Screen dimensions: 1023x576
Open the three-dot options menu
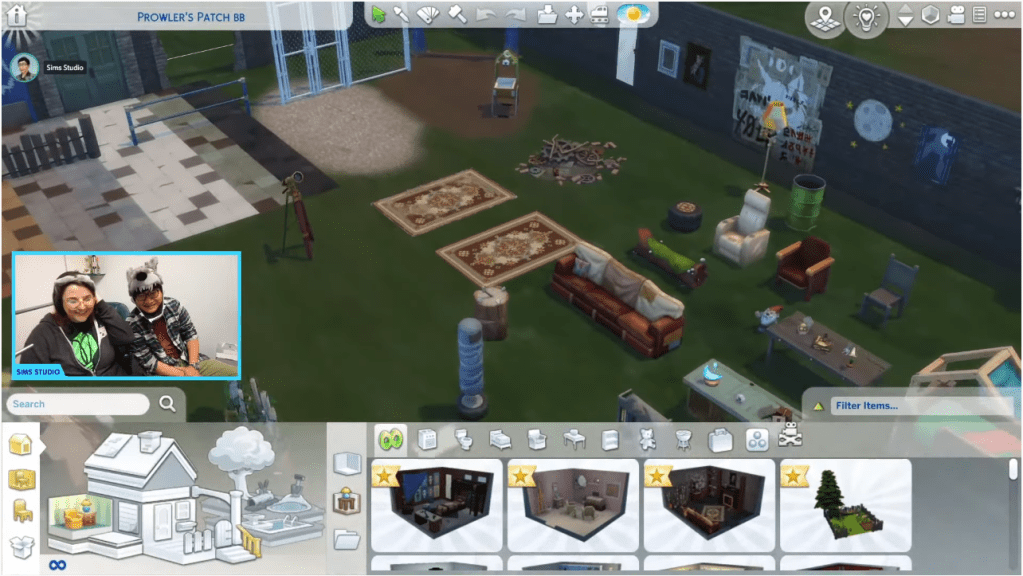pos(1001,15)
